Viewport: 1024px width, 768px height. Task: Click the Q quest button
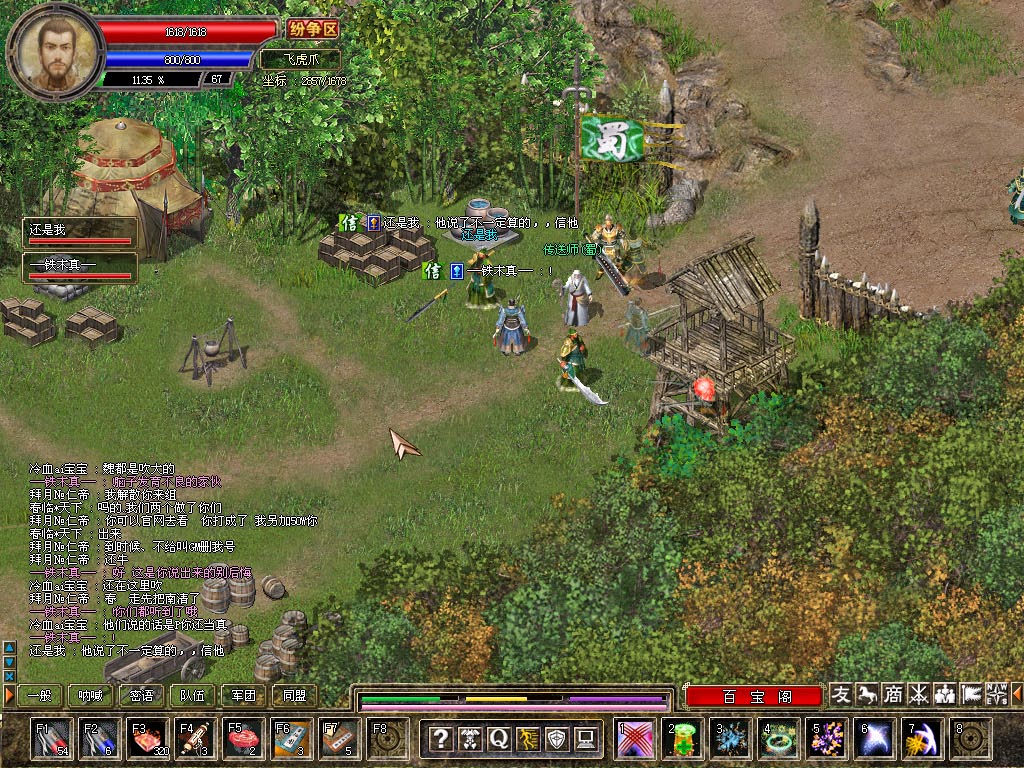pyautogui.click(x=498, y=739)
